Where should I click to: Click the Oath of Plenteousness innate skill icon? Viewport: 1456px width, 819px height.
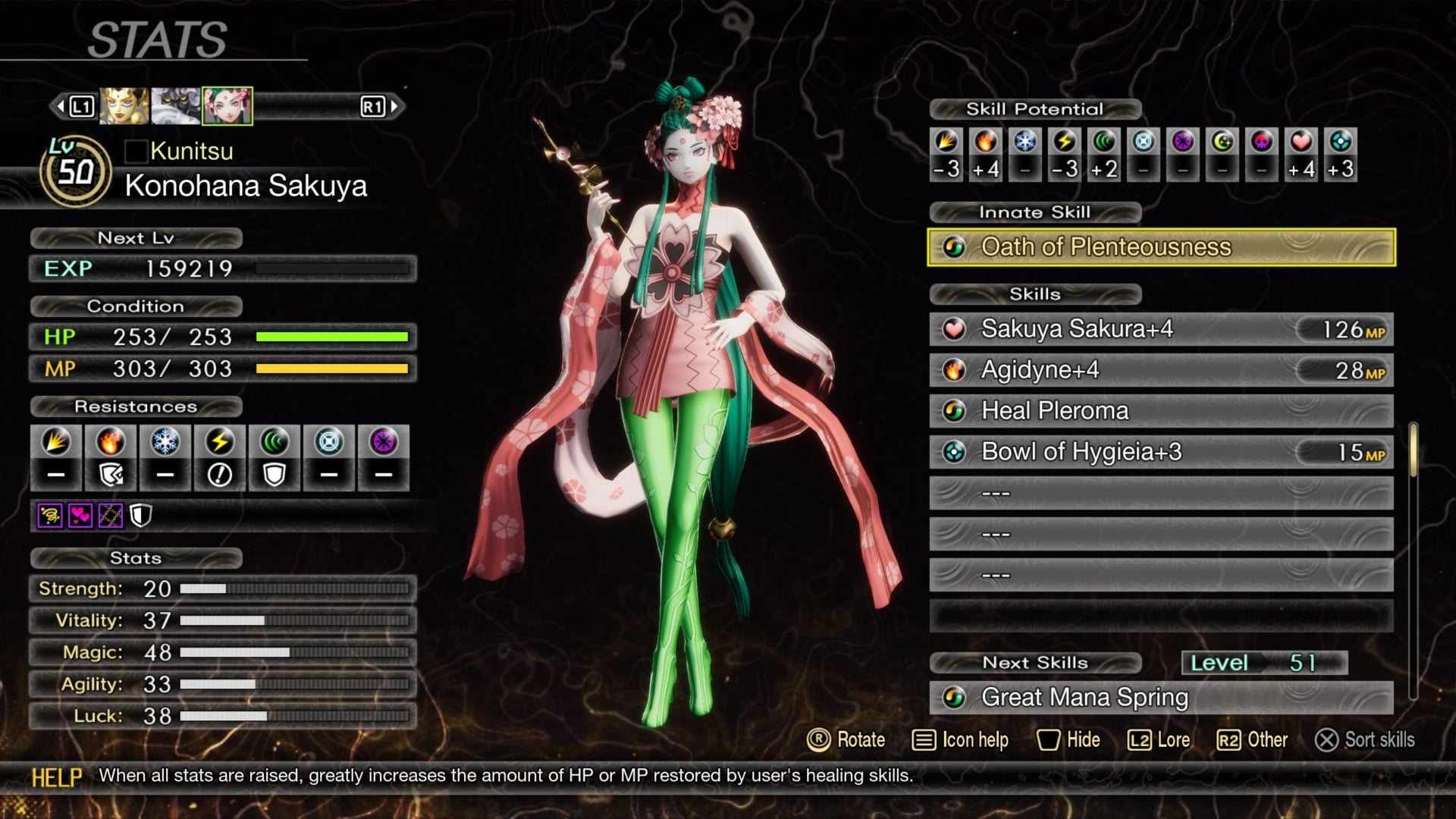click(x=955, y=246)
